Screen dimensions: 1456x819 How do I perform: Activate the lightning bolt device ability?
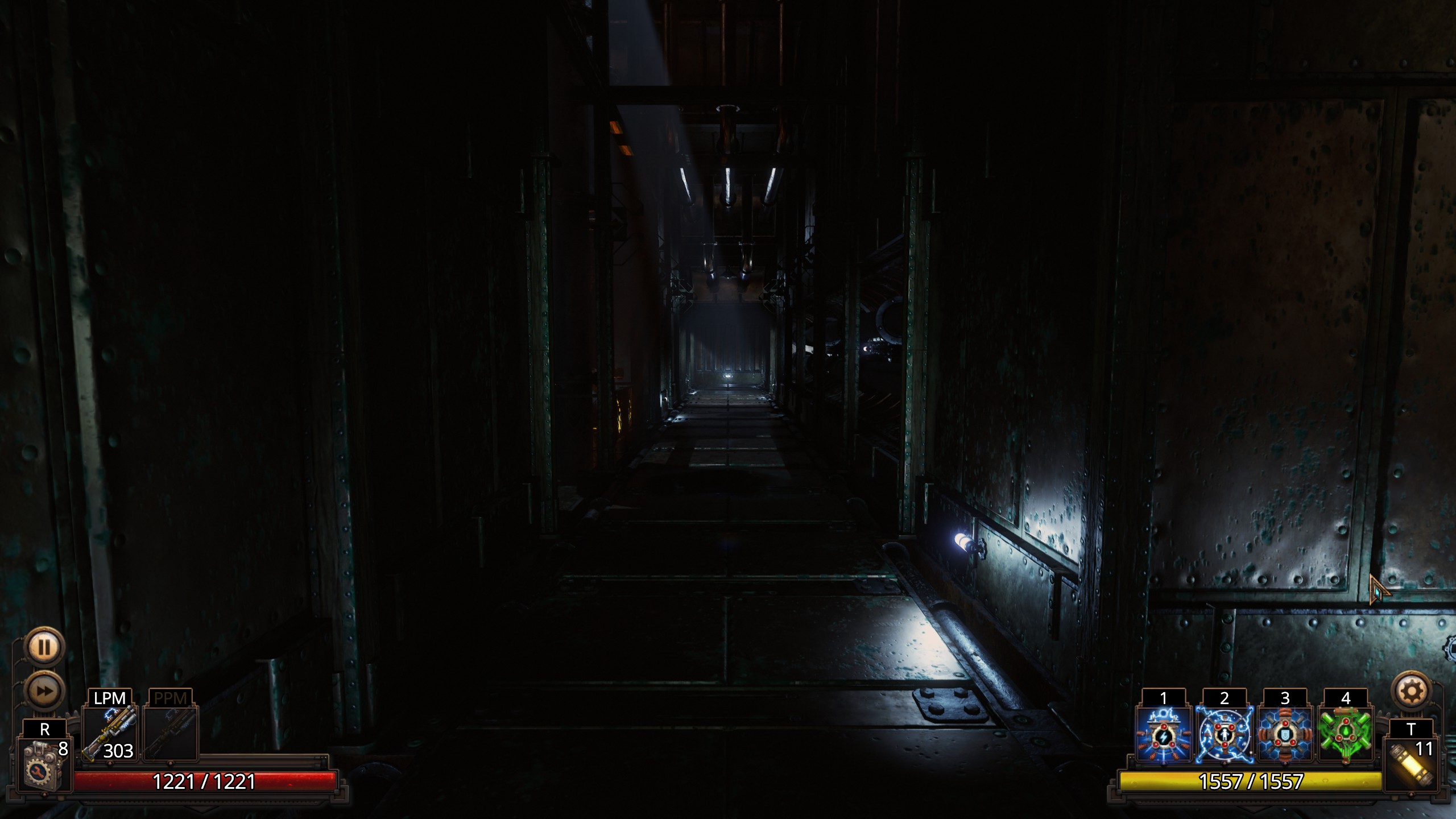[1163, 734]
